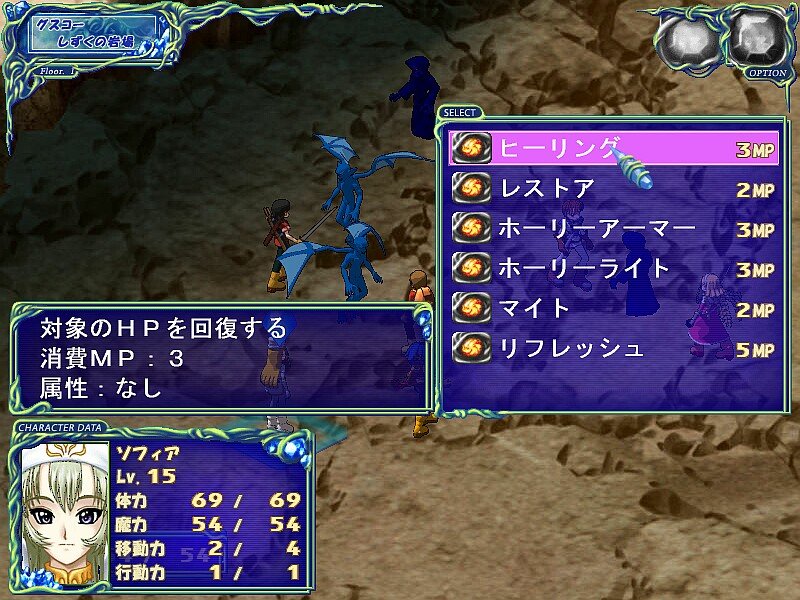
Task: Click ソフィア's character portrait
Action: click(x=64, y=512)
